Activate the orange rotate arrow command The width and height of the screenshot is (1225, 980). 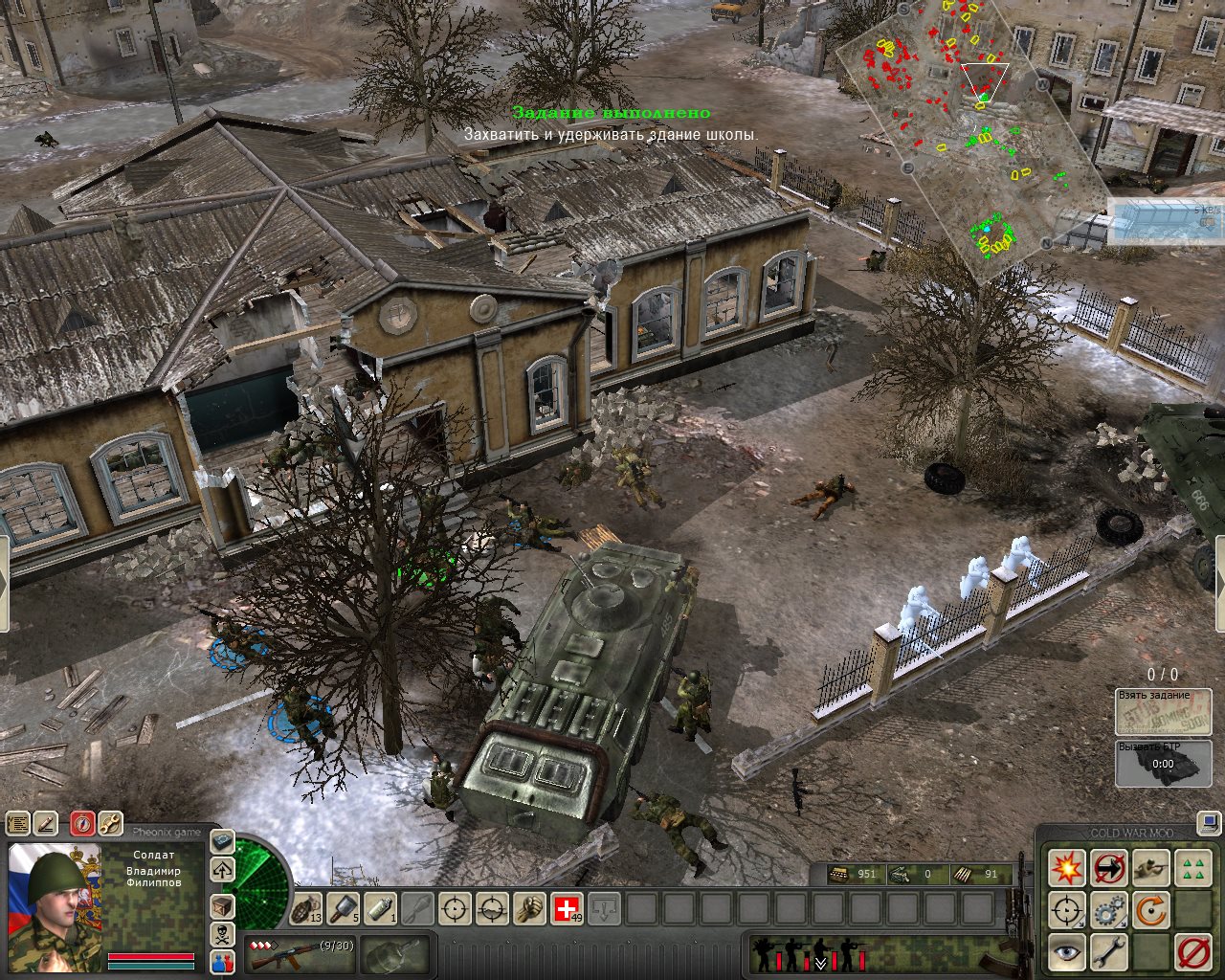1151,910
